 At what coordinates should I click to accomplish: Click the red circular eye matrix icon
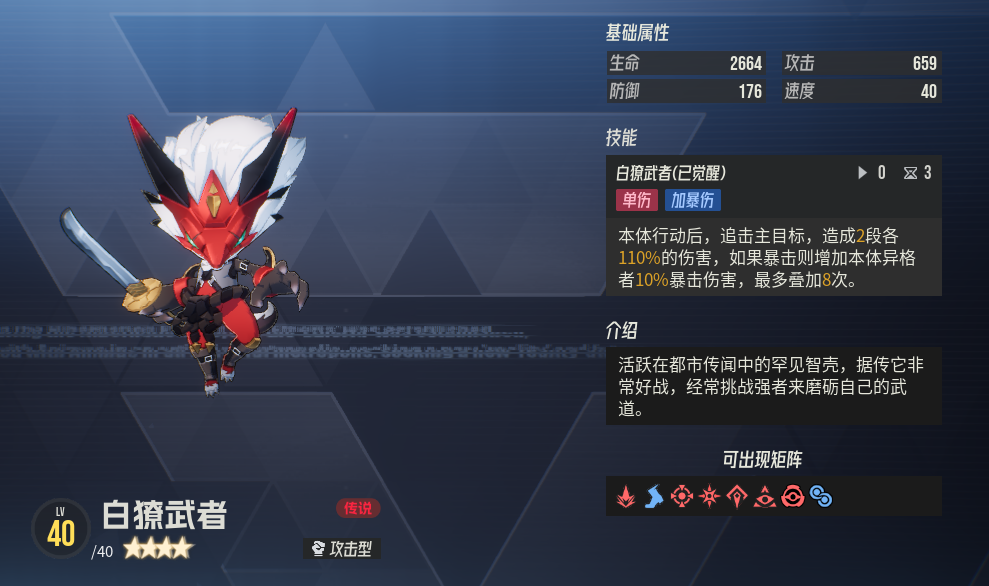coord(794,496)
